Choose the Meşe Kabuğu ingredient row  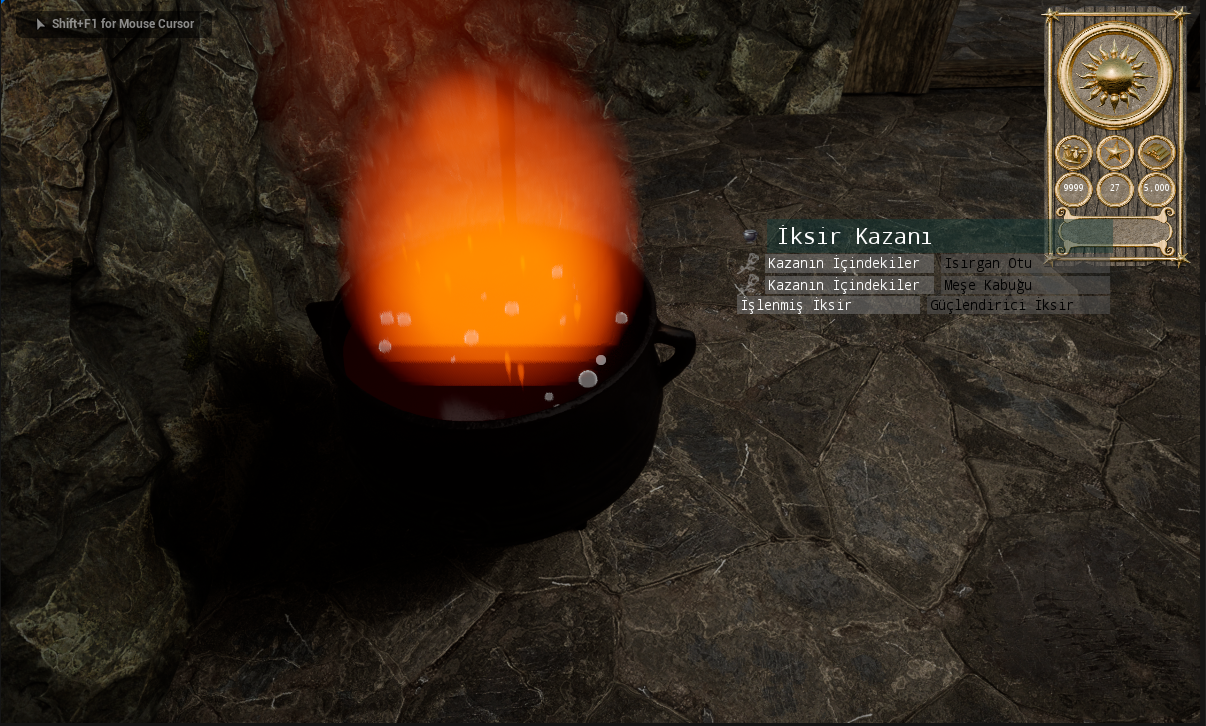1025,285
